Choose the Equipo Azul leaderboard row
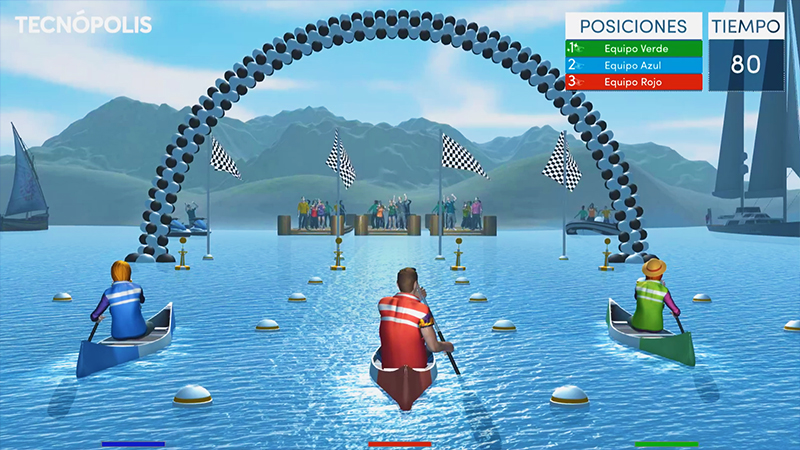Screen dimensions: 800x450 pyautogui.click(x=634, y=64)
